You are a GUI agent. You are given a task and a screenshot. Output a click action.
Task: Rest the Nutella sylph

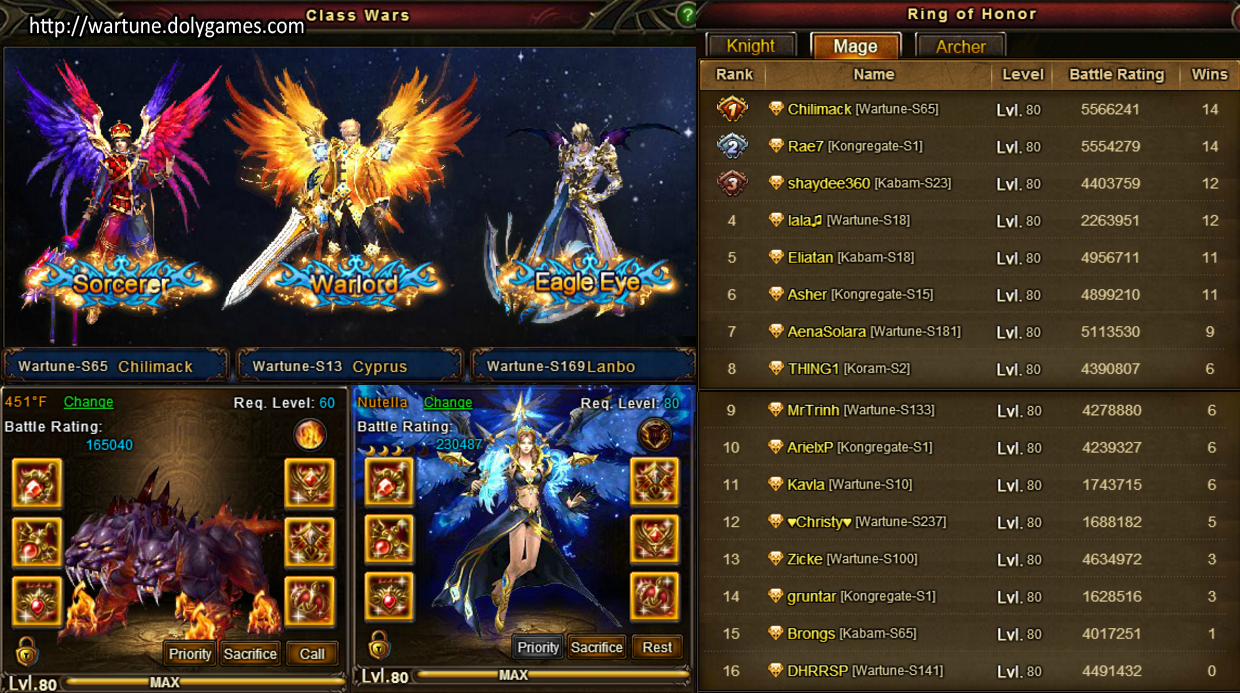657,647
